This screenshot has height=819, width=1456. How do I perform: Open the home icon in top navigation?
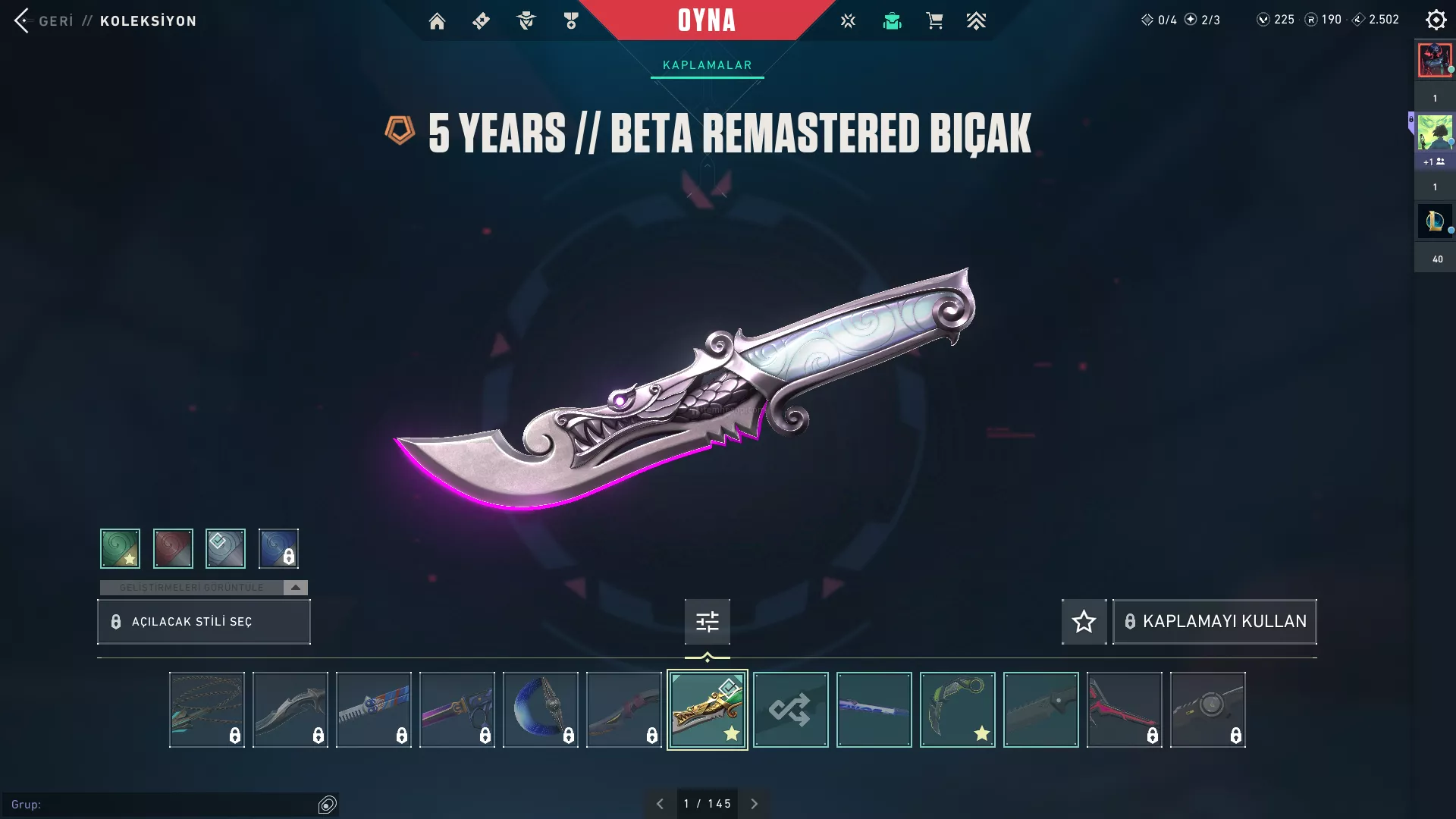[437, 21]
